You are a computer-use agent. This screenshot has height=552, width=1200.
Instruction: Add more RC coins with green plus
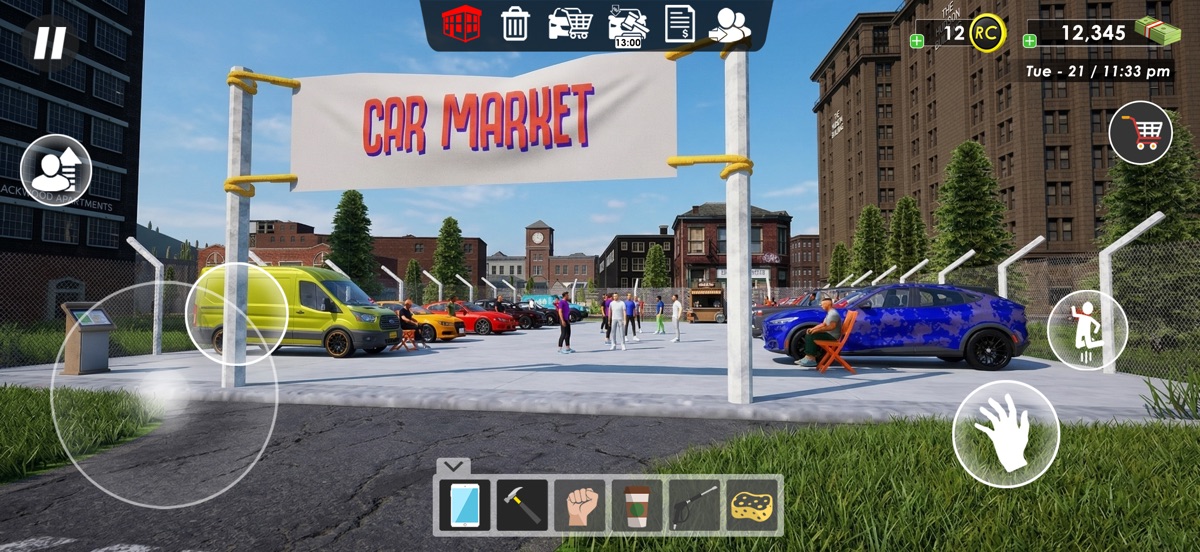pyautogui.click(x=917, y=41)
